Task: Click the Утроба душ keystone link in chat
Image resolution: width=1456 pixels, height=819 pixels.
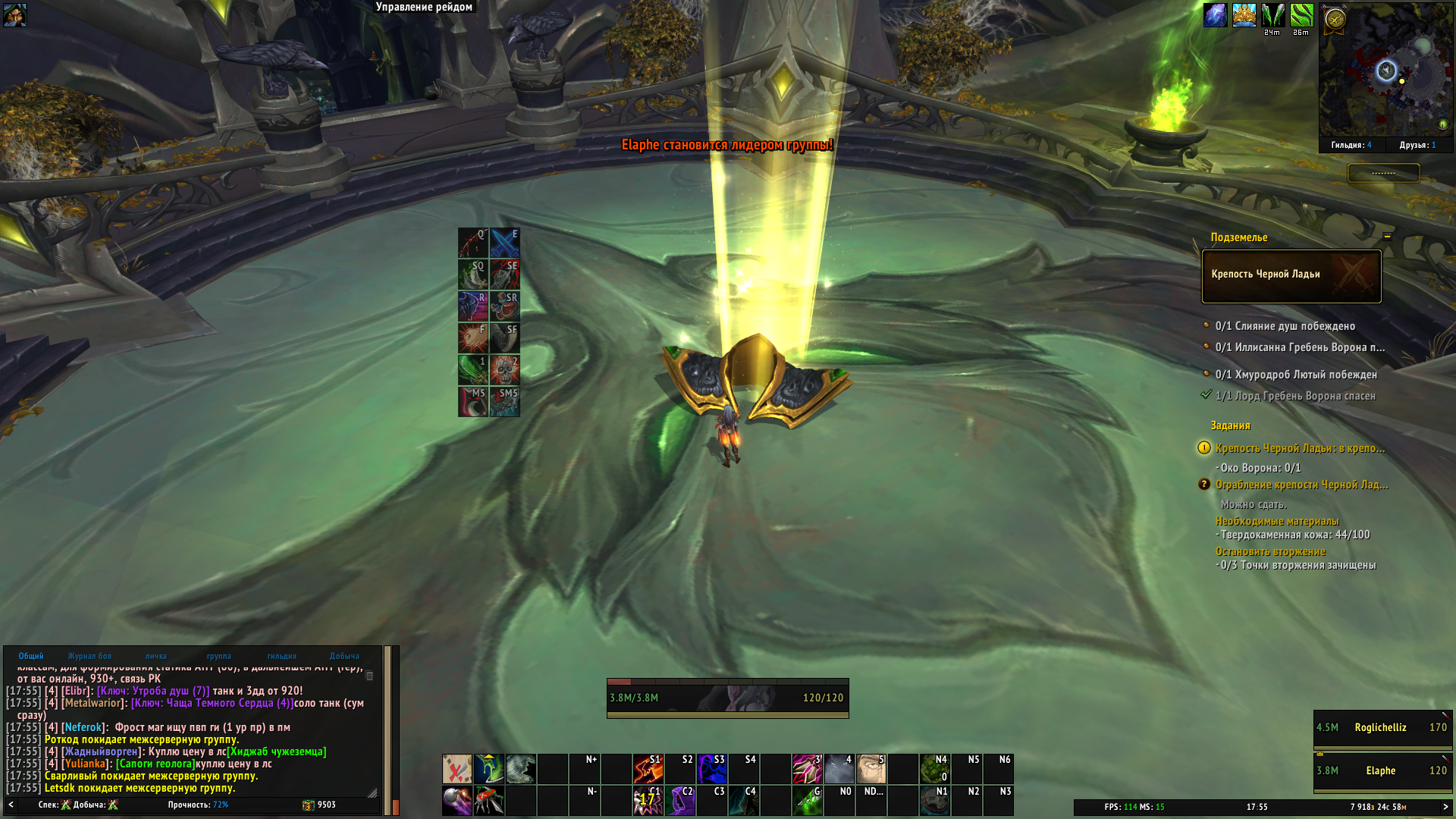Action: [x=153, y=691]
